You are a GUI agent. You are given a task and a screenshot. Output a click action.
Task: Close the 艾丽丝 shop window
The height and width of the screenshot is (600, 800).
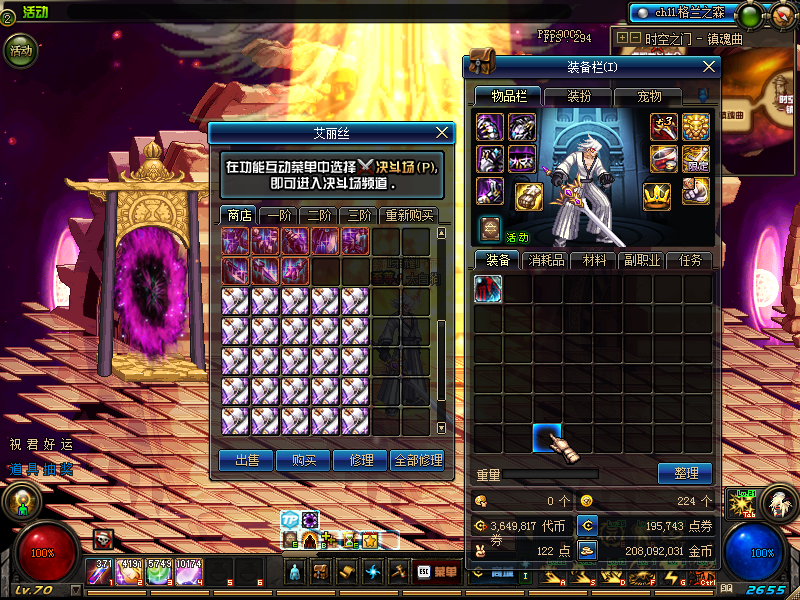click(x=443, y=133)
